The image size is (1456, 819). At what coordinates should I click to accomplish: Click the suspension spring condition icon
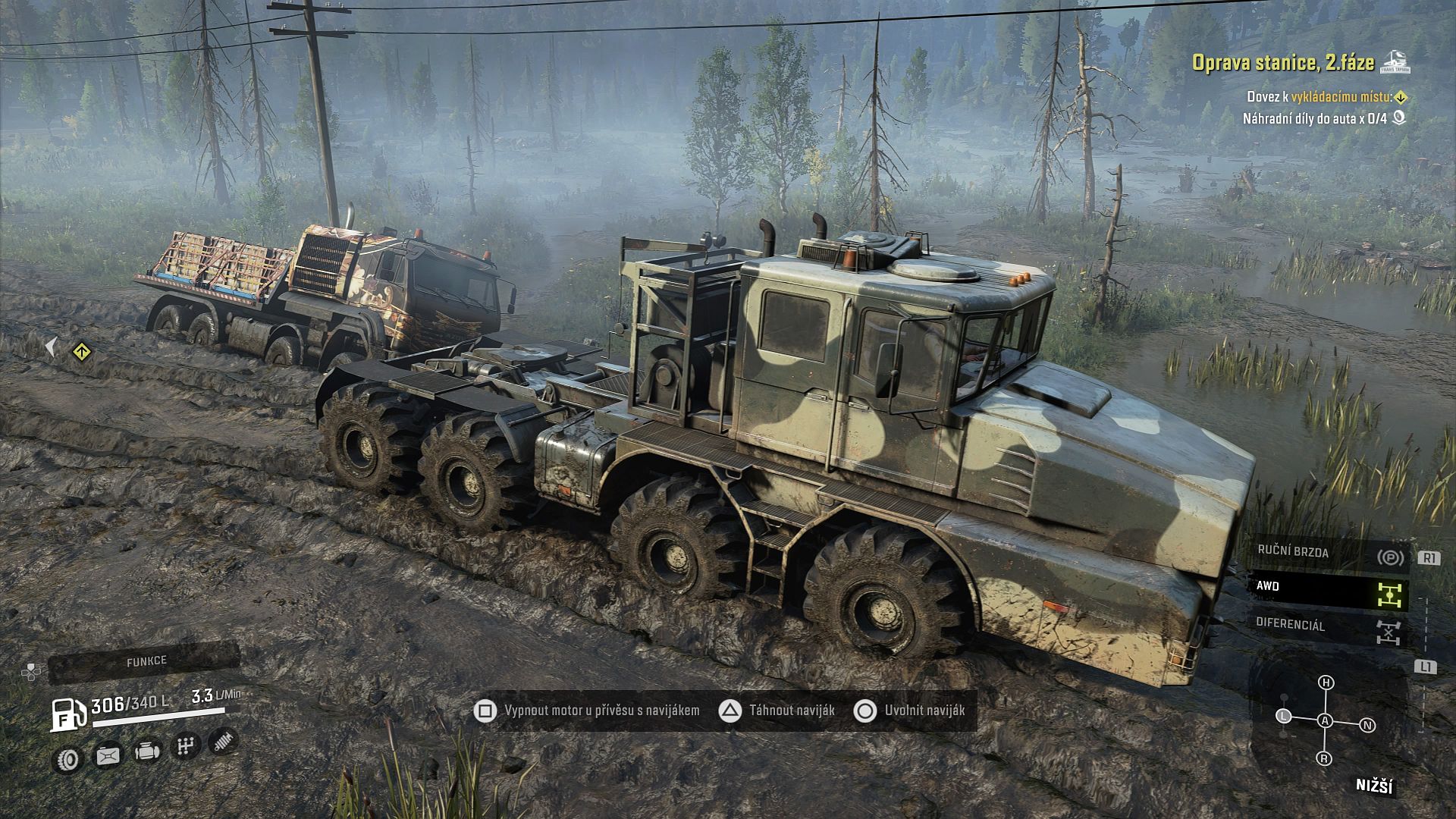223,741
